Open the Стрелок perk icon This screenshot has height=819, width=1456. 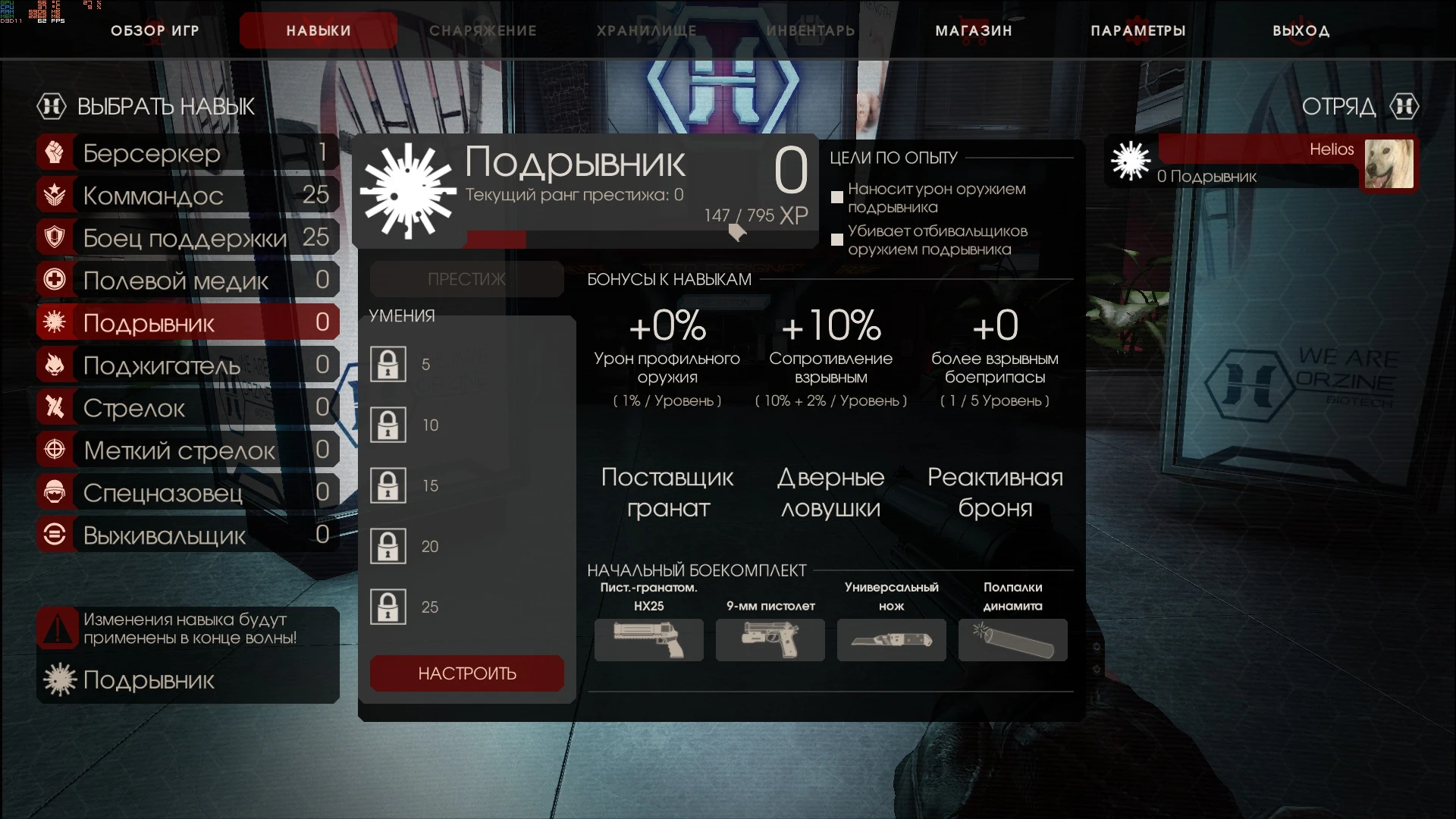(53, 407)
